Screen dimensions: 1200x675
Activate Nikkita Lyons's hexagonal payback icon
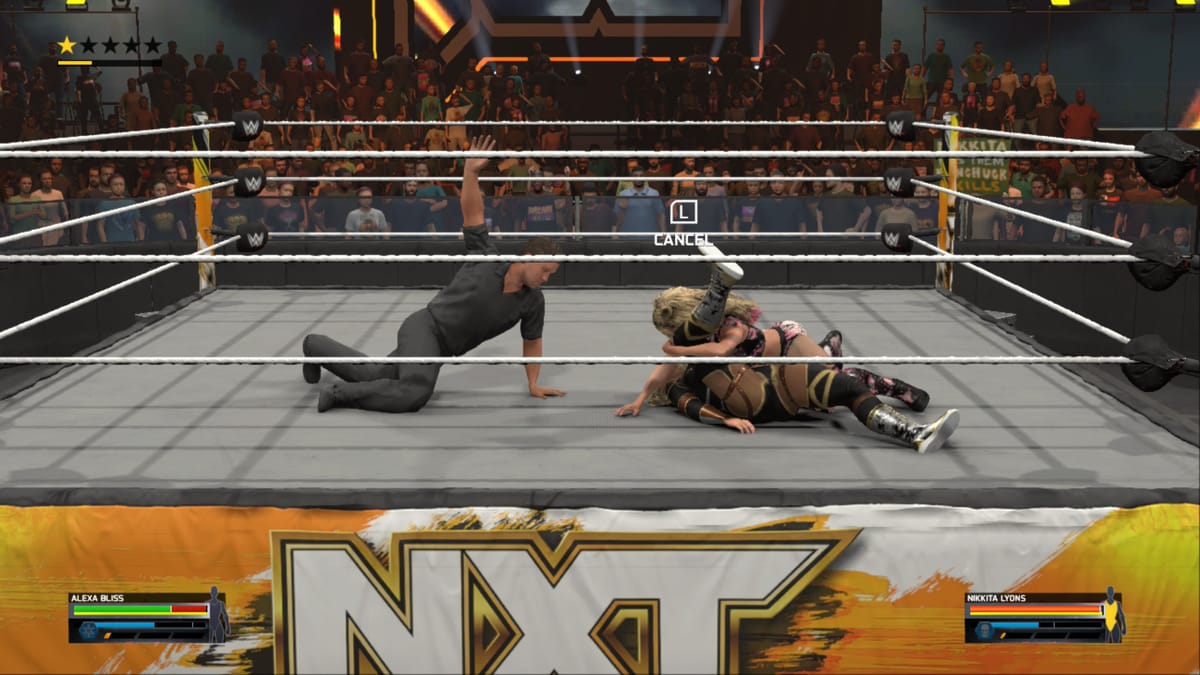pos(983,630)
